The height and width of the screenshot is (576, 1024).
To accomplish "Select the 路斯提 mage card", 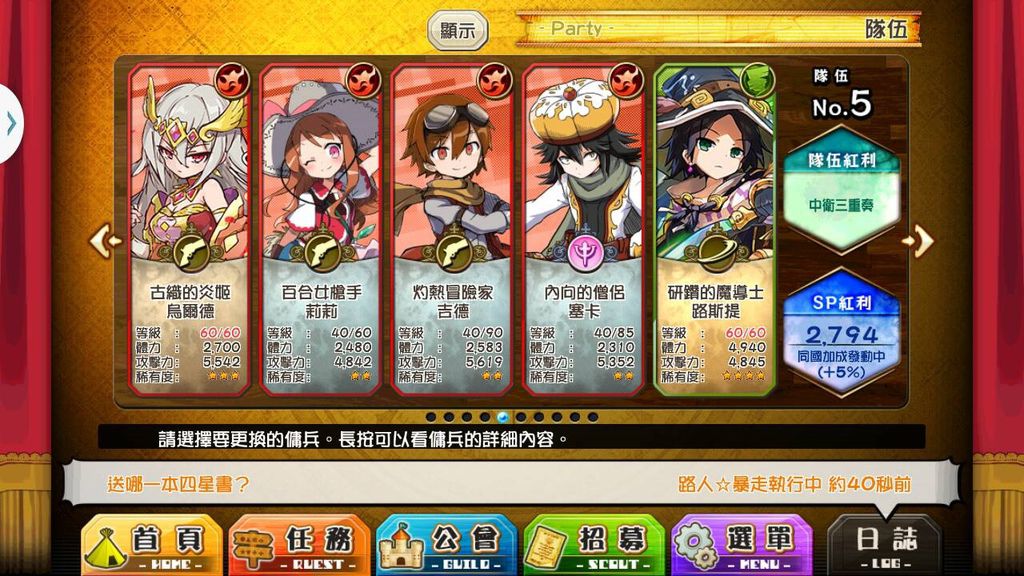I will [x=715, y=228].
